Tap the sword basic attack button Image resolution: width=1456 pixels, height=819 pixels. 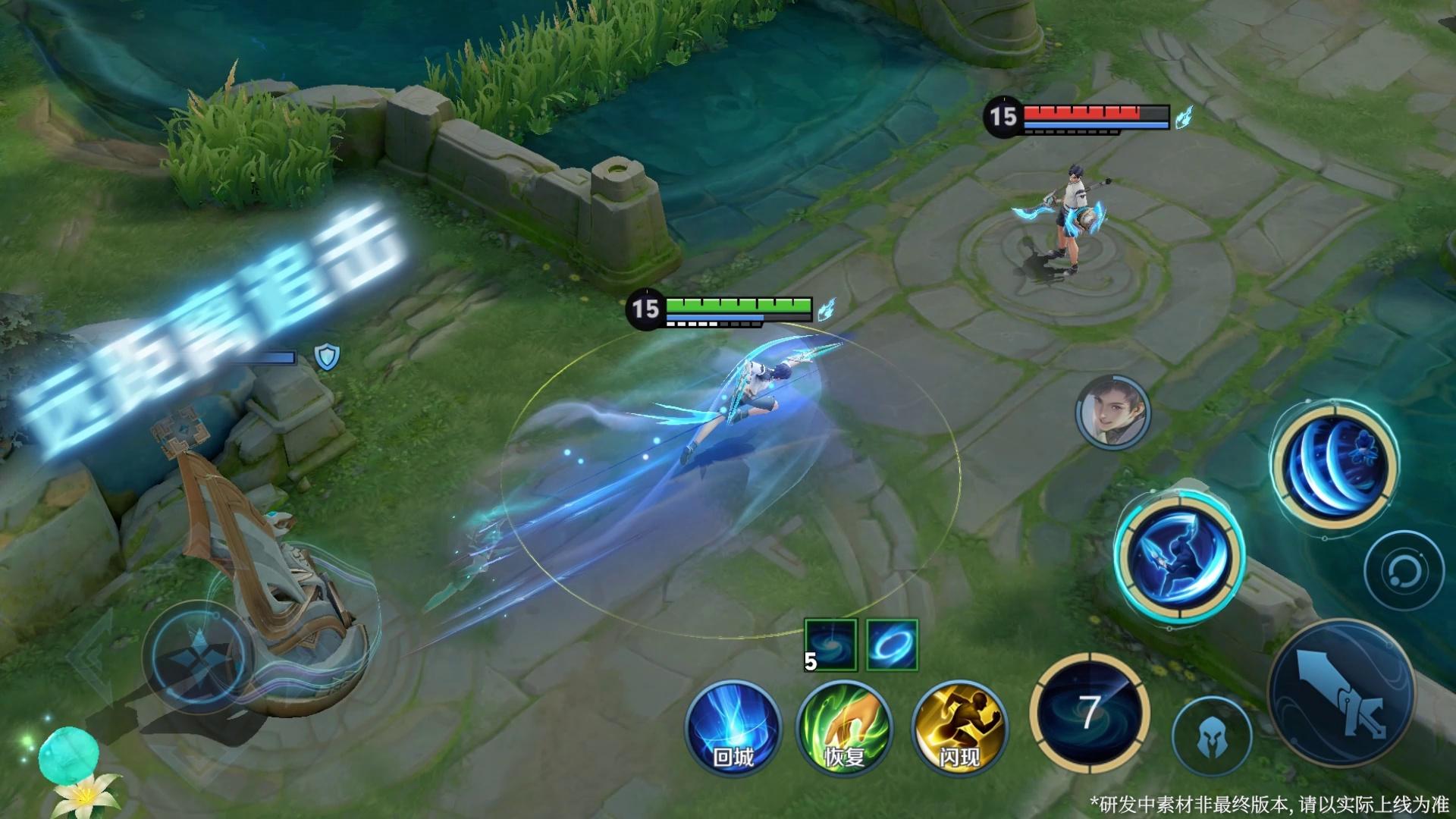1341,693
